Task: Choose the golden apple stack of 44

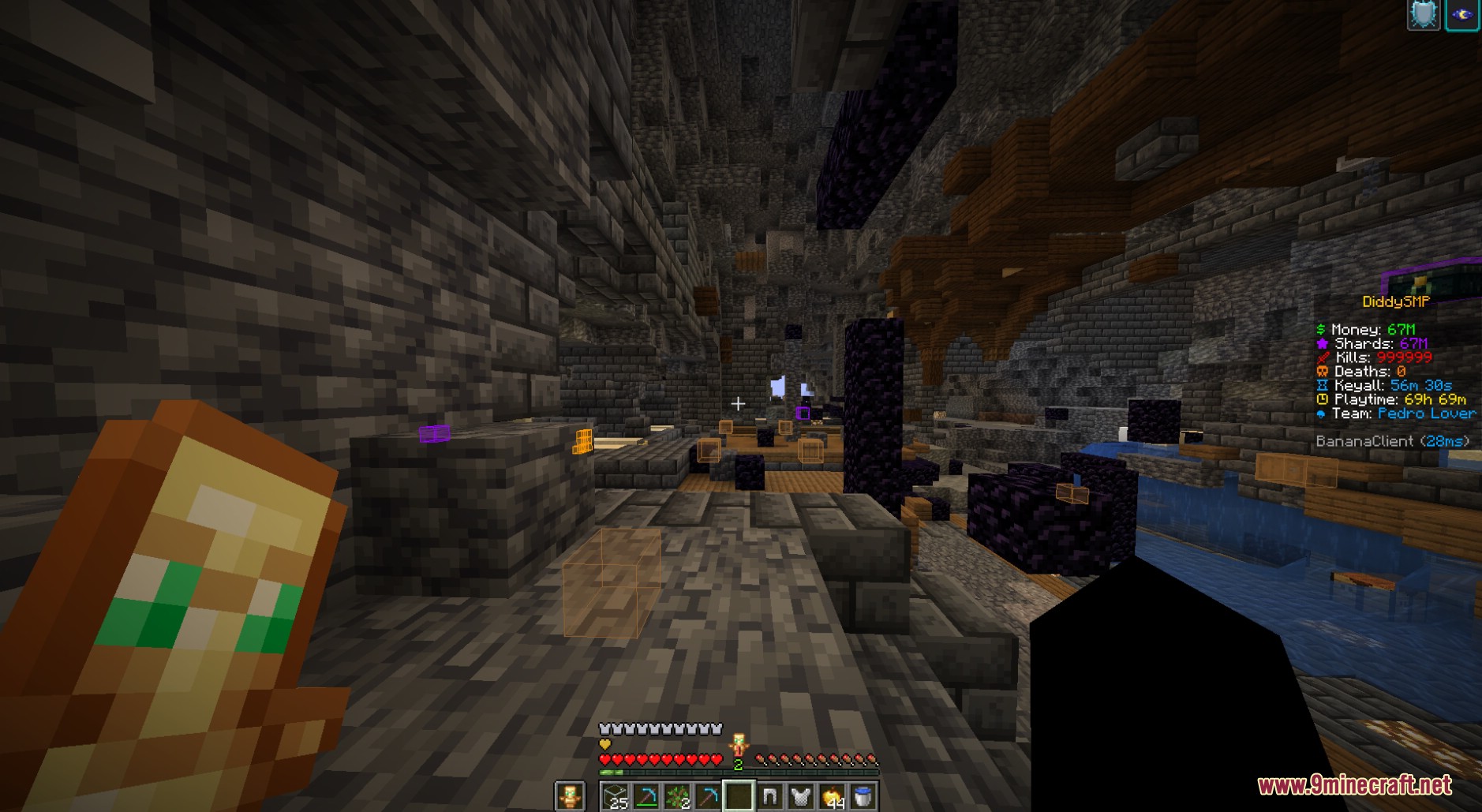Action: pyautogui.click(x=832, y=796)
